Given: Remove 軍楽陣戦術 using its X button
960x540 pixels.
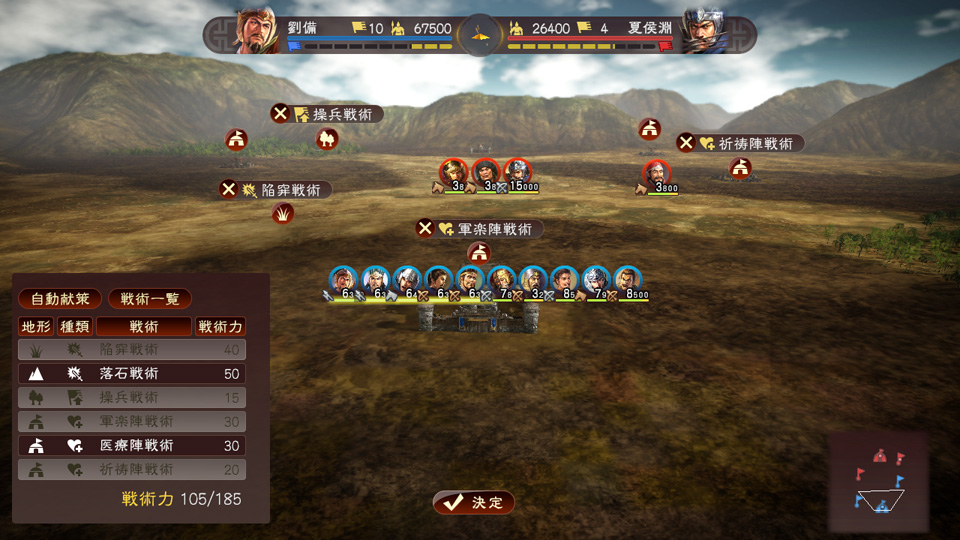Looking at the screenshot, I should pyautogui.click(x=425, y=229).
